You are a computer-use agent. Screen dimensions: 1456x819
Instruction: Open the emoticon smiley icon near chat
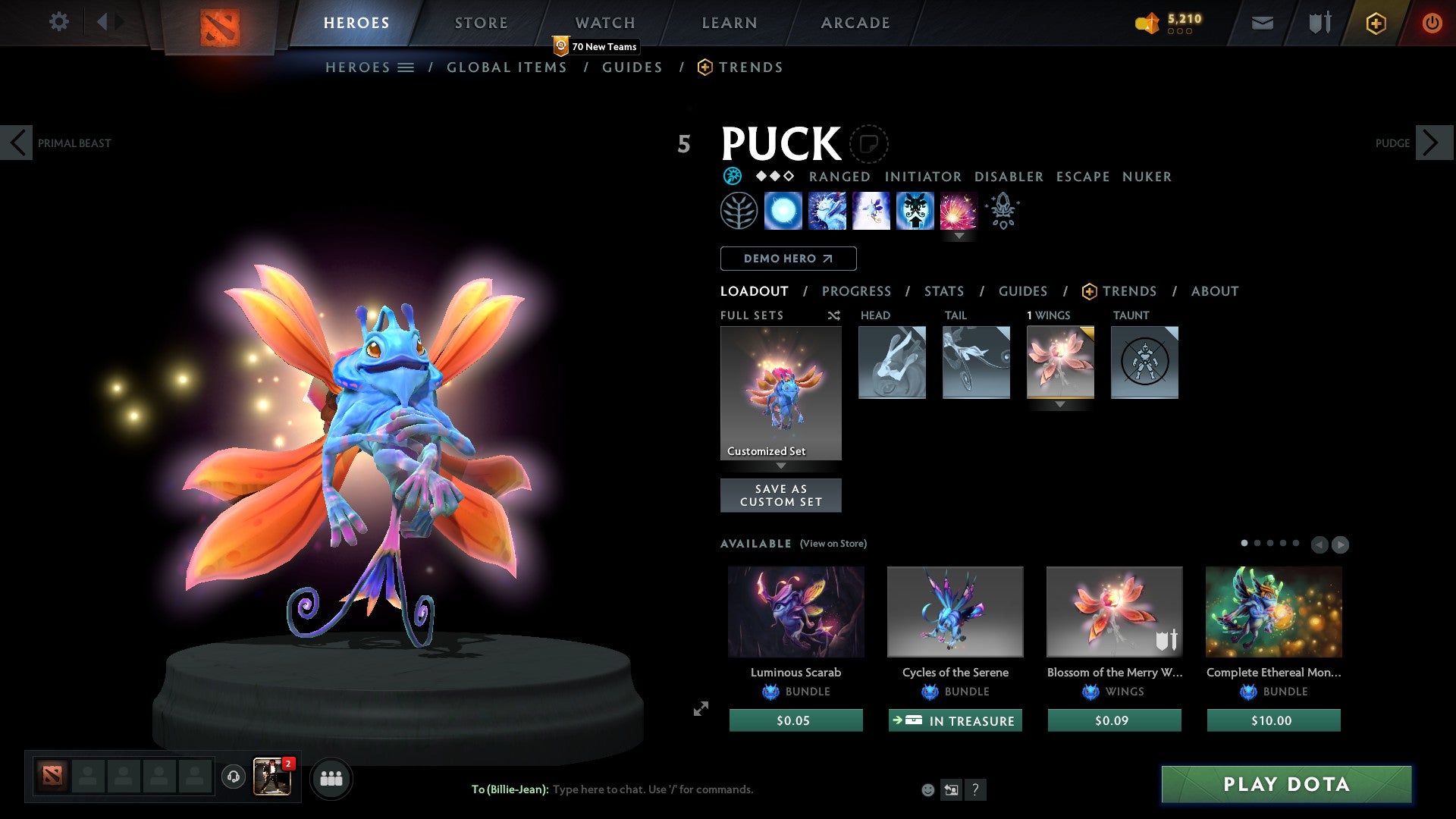(x=927, y=789)
